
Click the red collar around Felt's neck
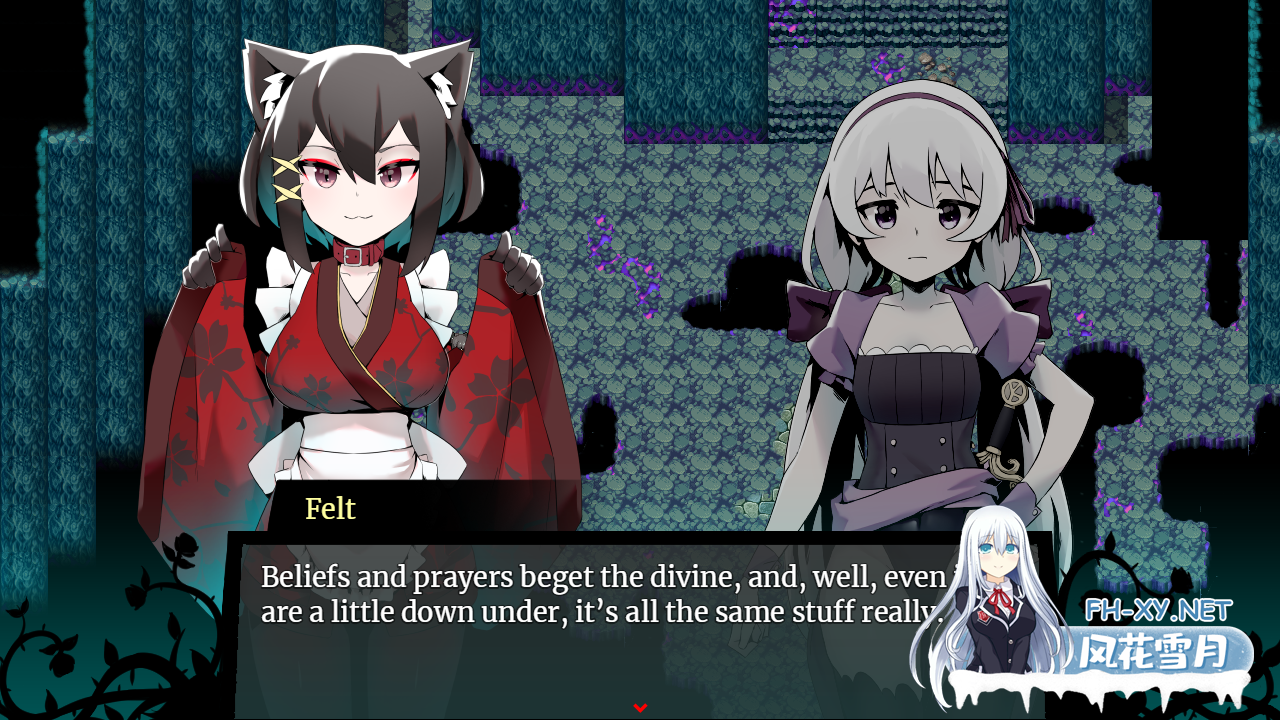click(355, 258)
